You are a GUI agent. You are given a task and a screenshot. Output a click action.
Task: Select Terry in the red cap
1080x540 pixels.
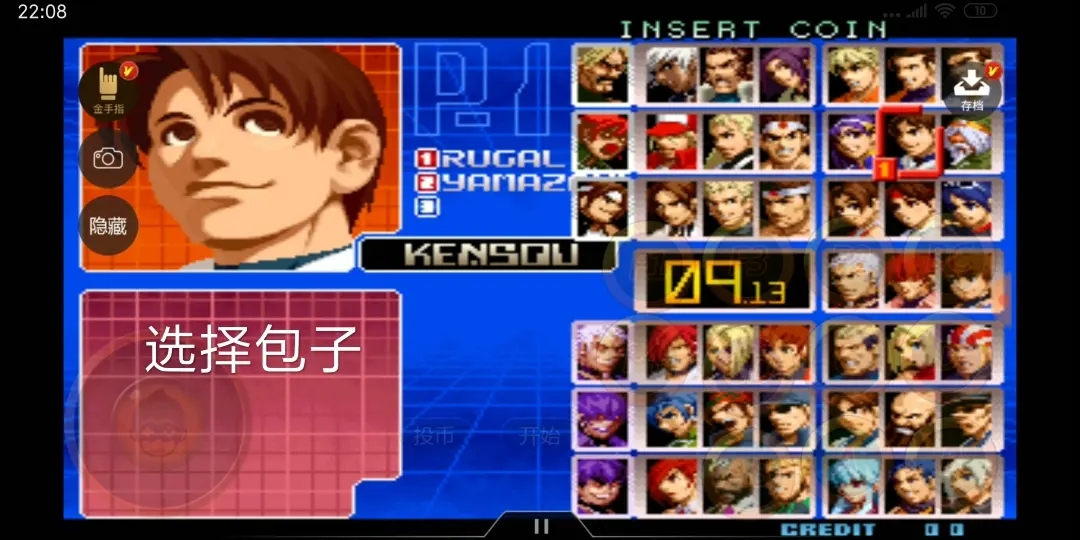click(x=671, y=141)
